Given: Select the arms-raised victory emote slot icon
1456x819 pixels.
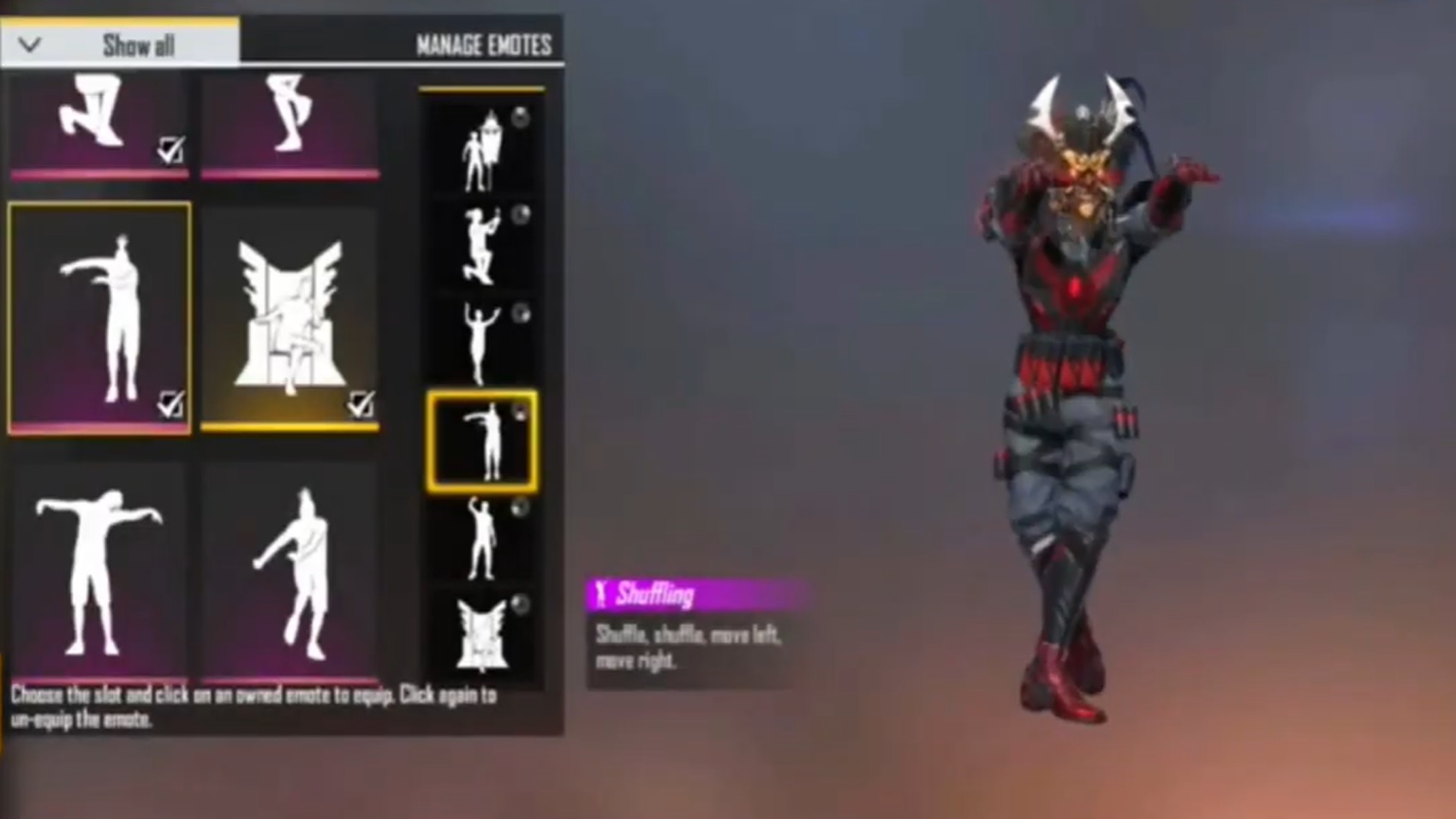Looking at the screenshot, I should (482, 338).
